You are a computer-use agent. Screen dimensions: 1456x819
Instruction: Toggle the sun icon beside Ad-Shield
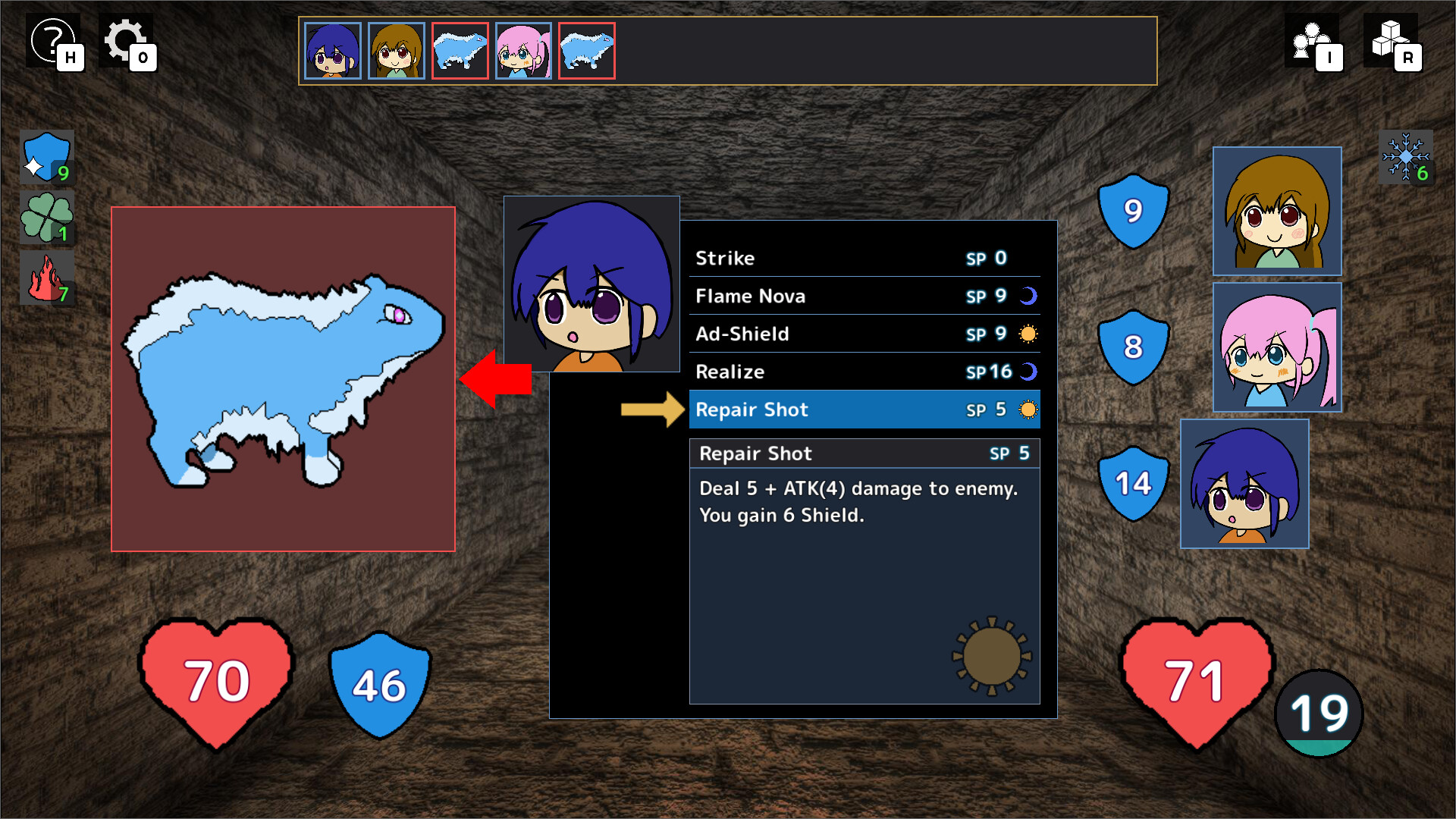point(1028,334)
